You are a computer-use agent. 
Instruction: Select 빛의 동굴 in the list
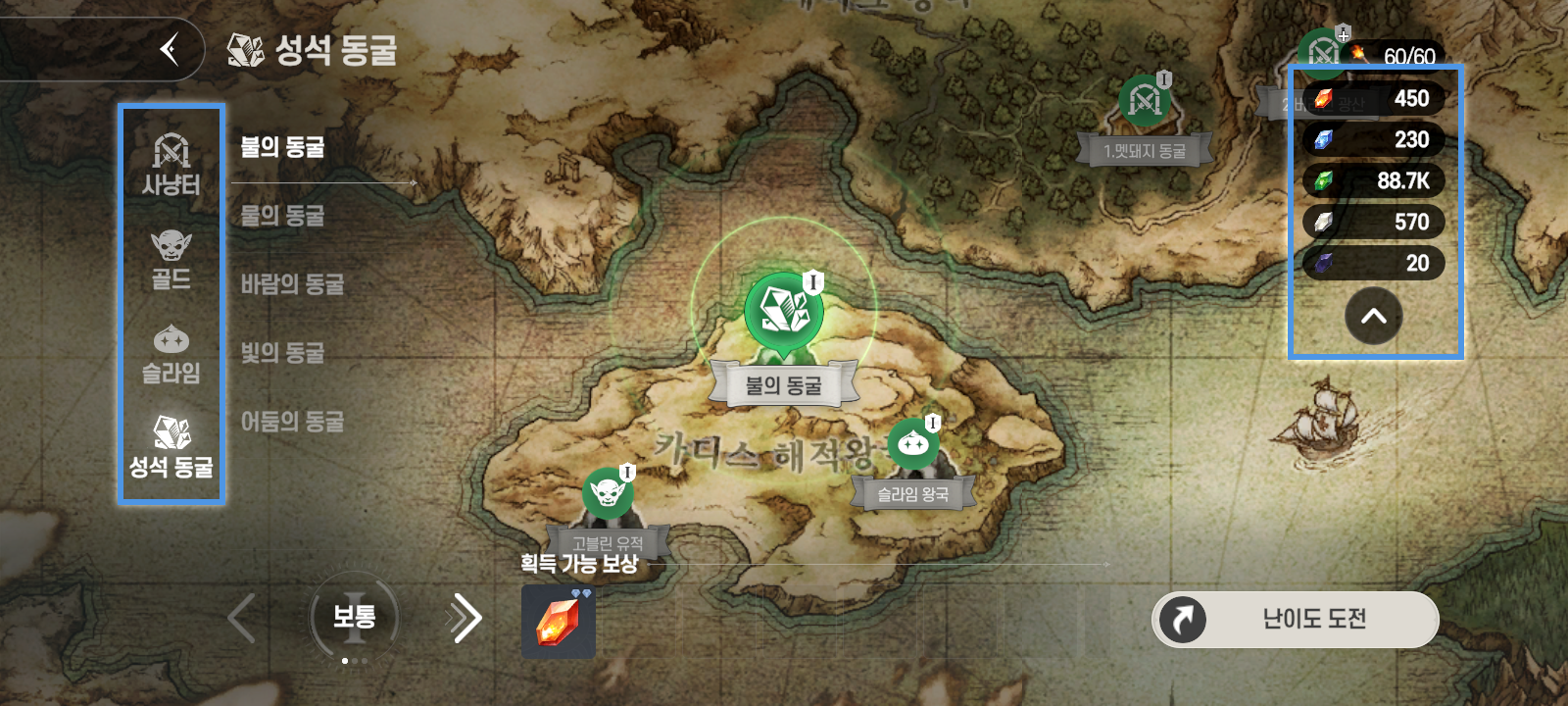tap(282, 353)
